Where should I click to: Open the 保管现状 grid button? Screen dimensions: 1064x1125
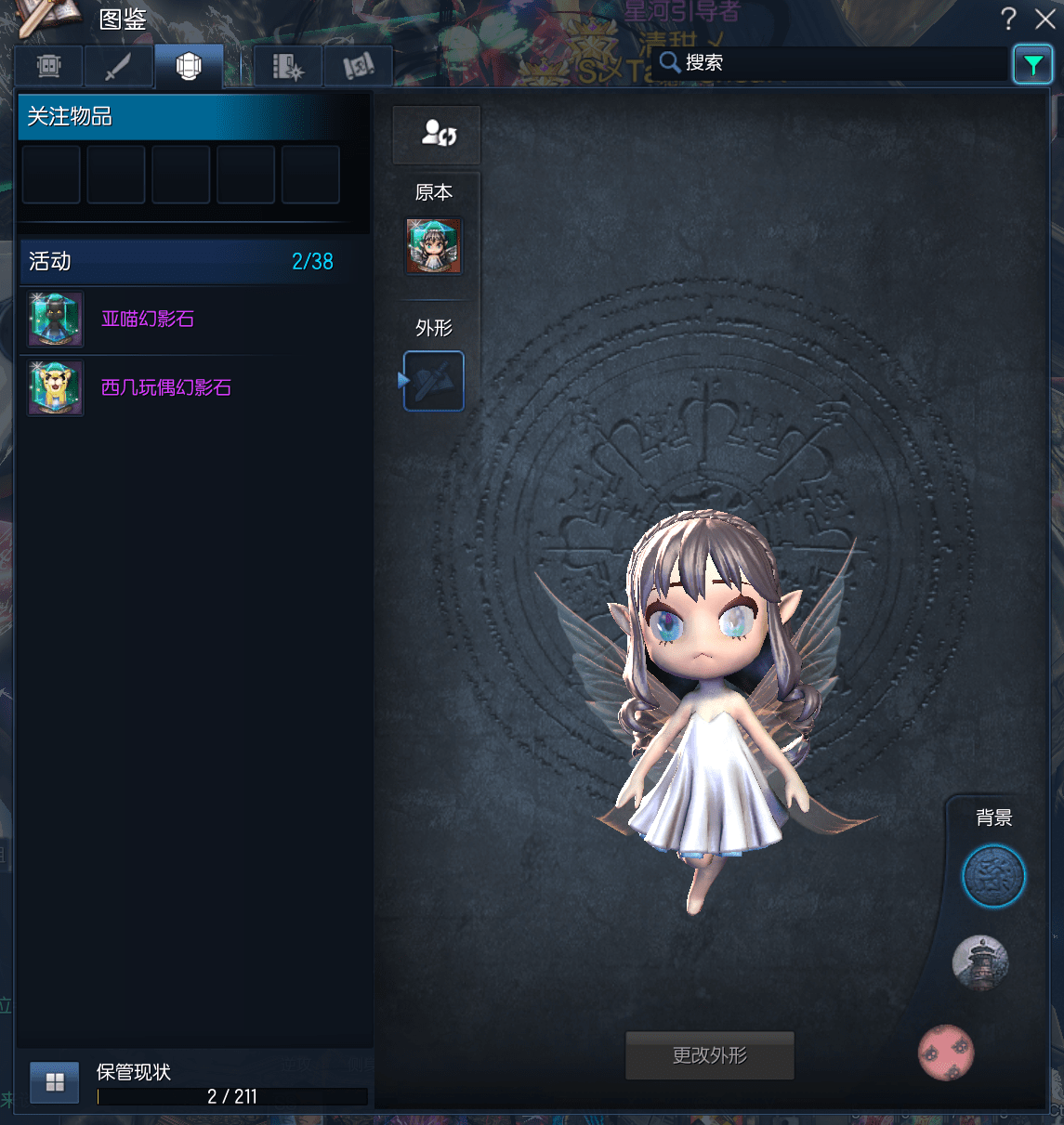[55, 1082]
